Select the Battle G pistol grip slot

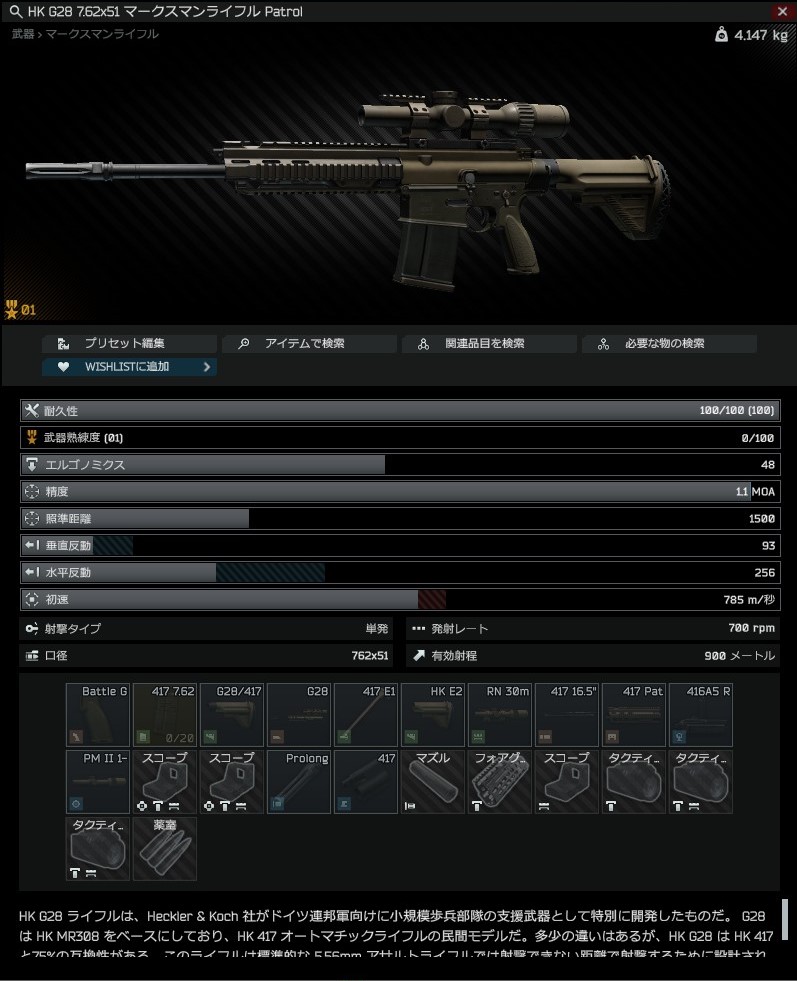click(x=98, y=715)
